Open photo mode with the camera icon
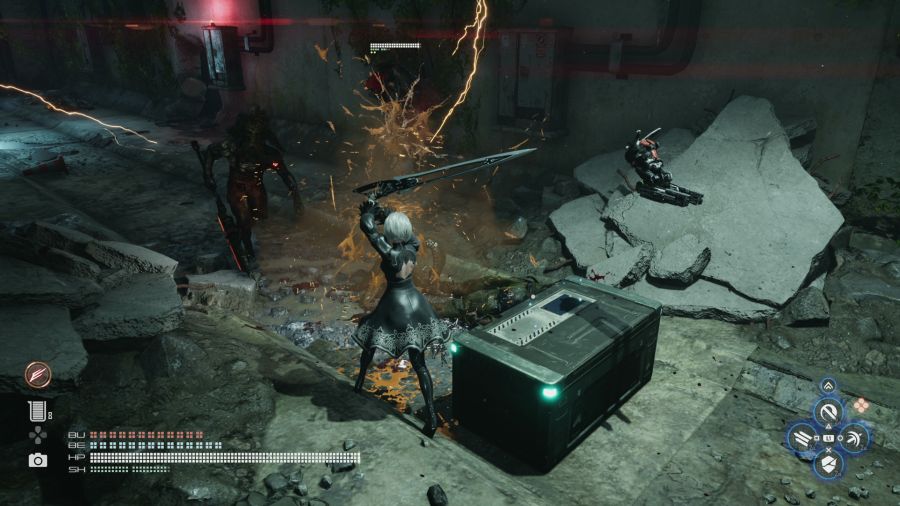Image resolution: width=900 pixels, height=506 pixels. pos(38,460)
